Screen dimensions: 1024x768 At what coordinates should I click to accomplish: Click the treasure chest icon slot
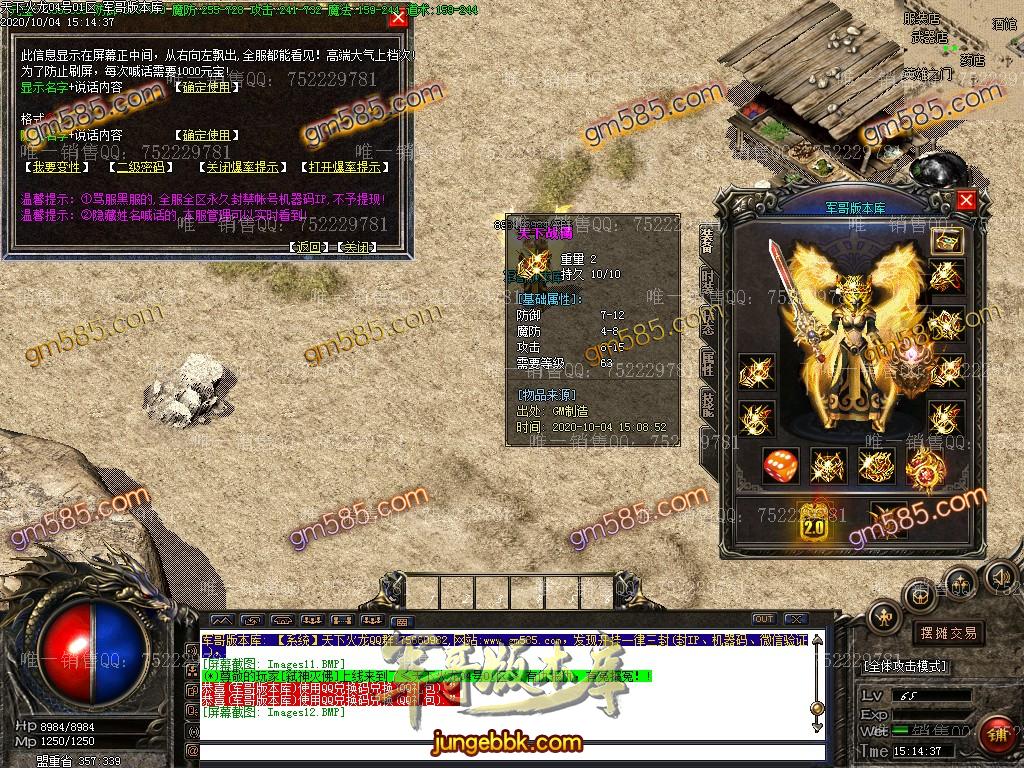click(946, 240)
